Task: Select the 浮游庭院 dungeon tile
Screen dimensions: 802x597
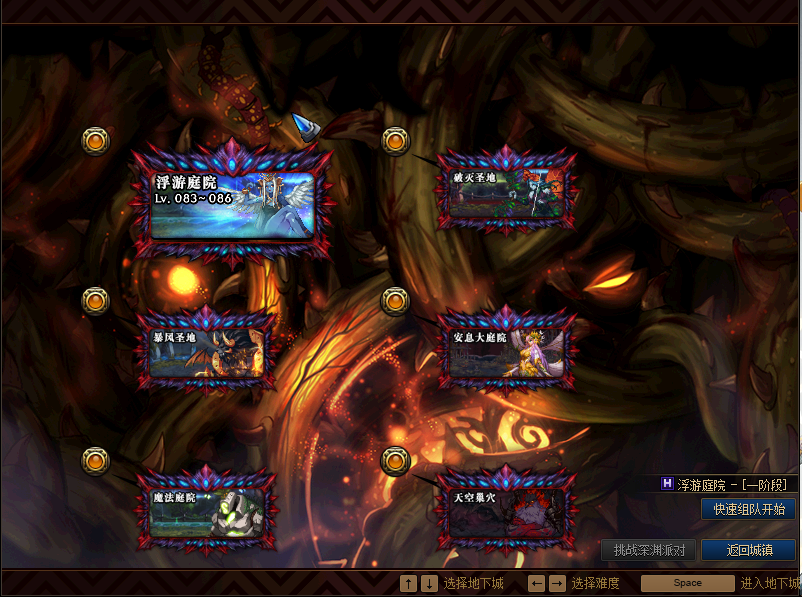Action: pyautogui.click(x=234, y=204)
